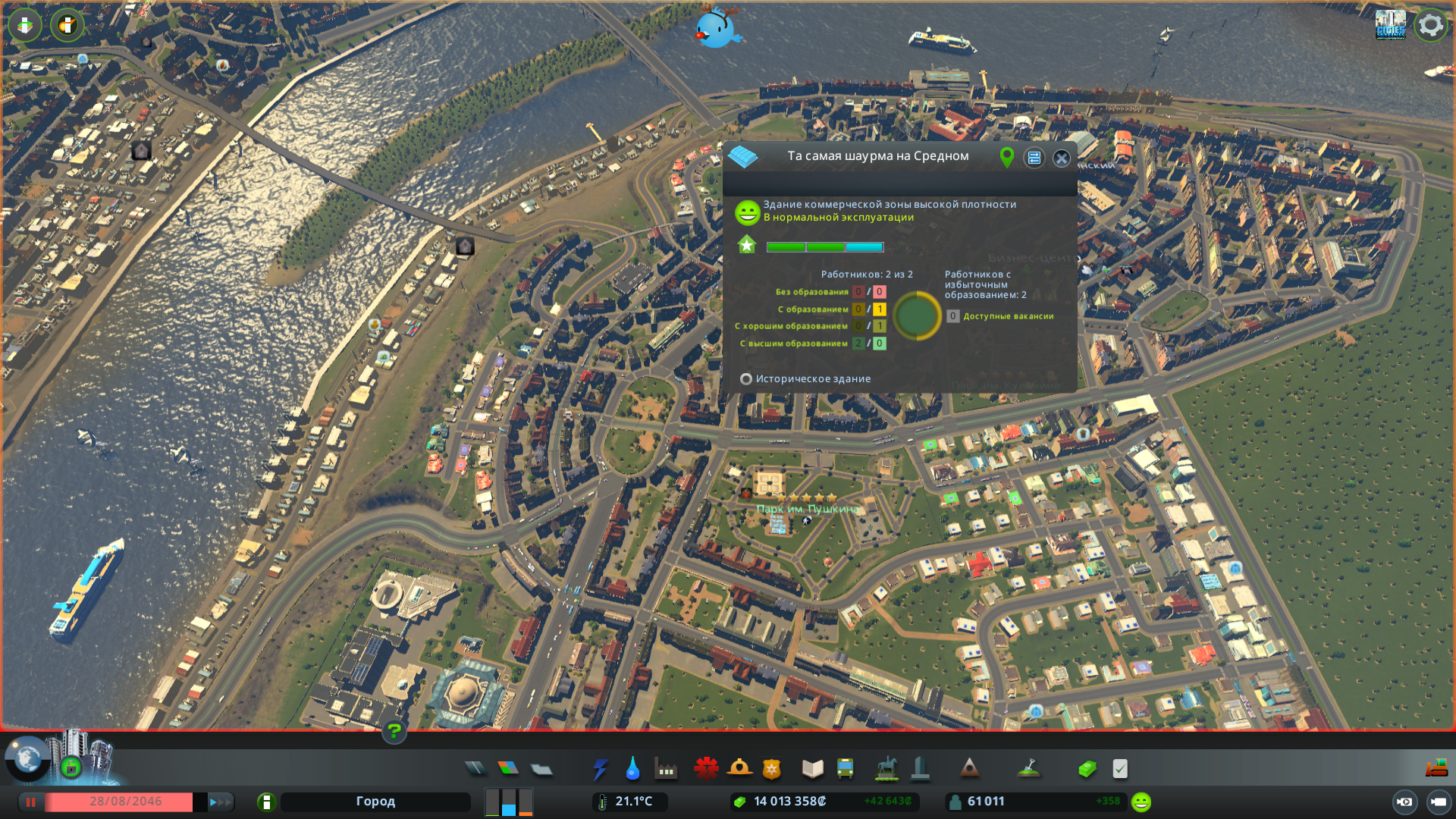Select the Electricity services icon

601,768
